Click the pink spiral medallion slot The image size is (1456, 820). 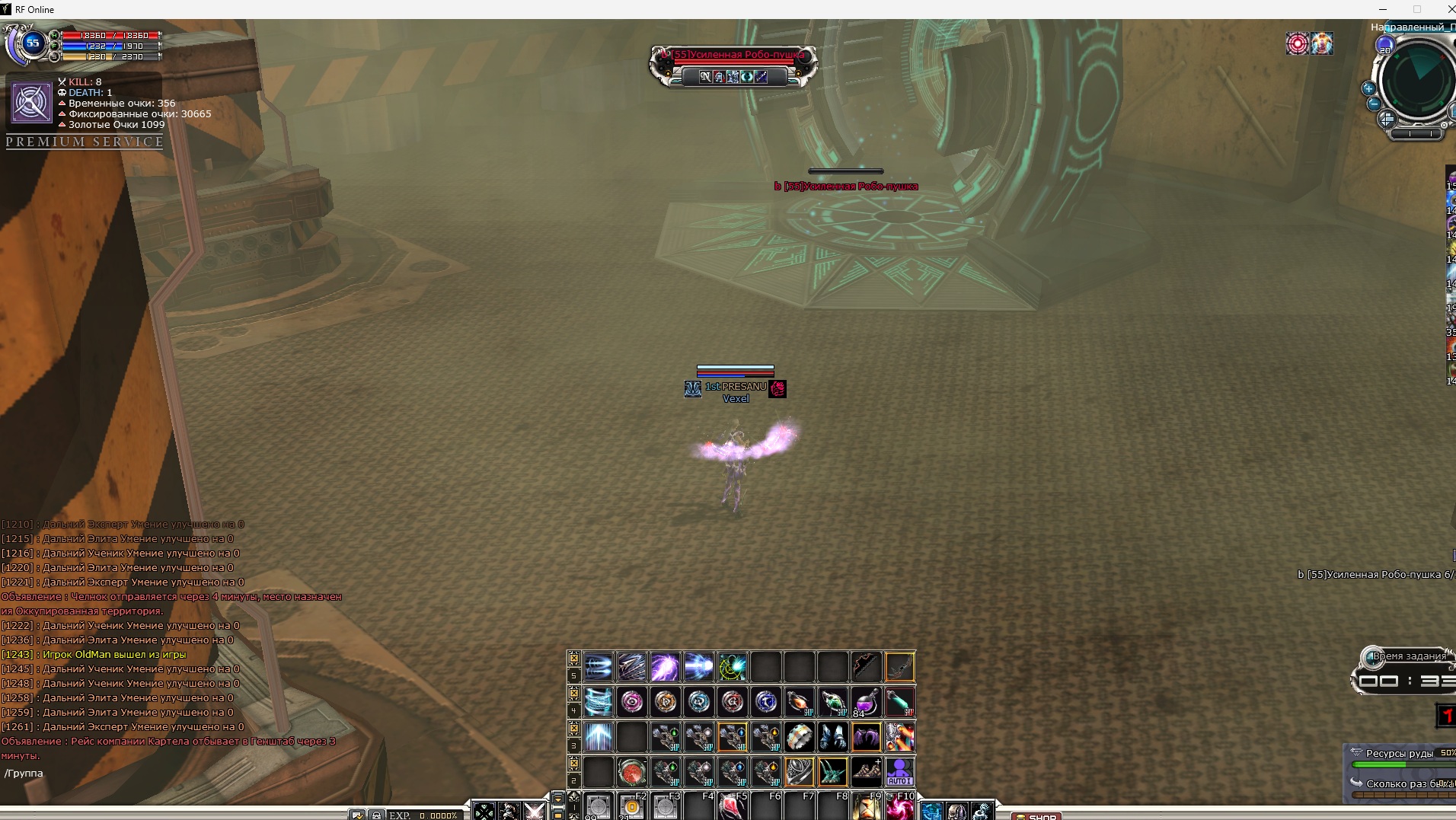(631, 701)
